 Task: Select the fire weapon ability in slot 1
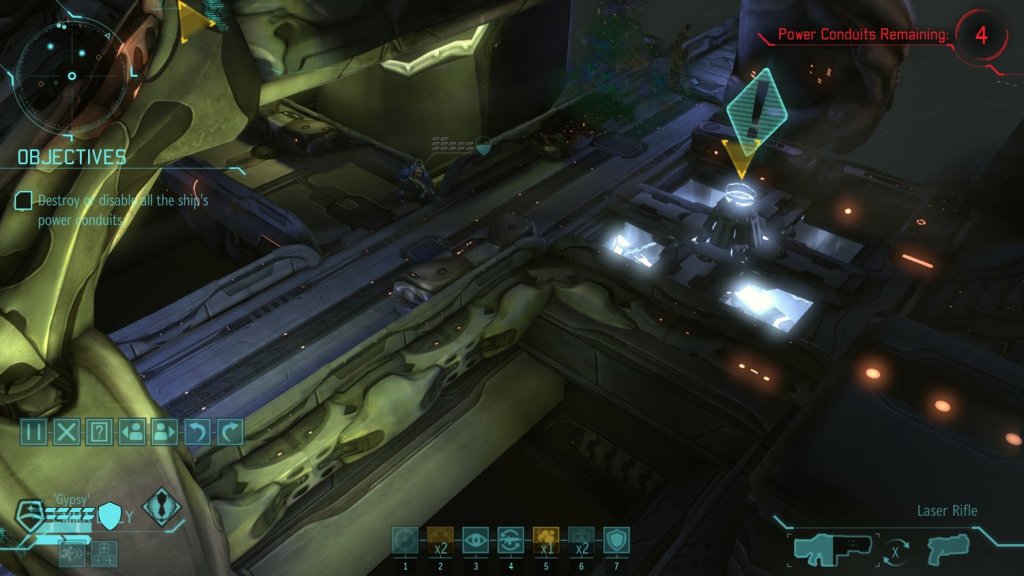[405, 540]
